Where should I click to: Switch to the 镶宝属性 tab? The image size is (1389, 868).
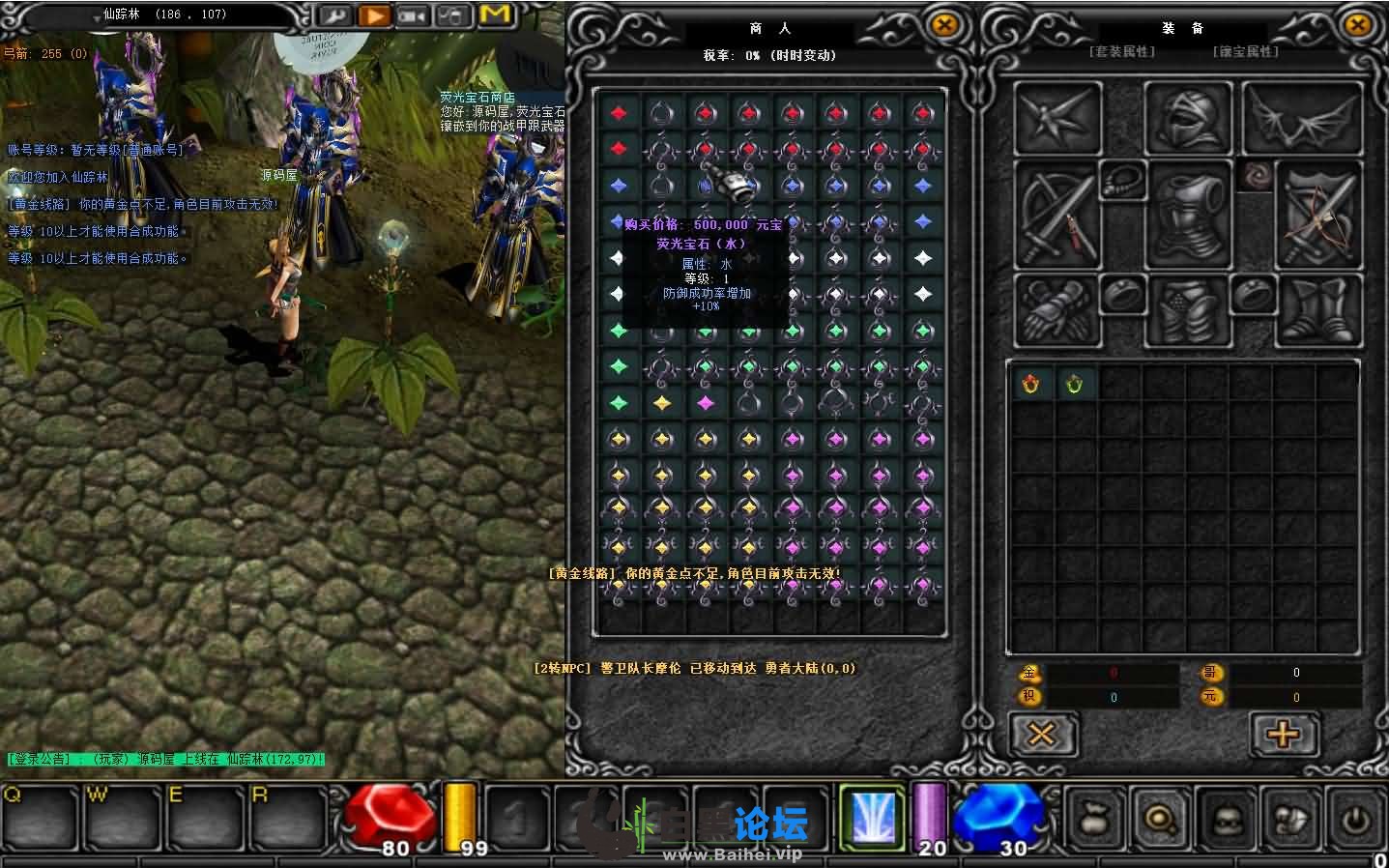point(1246,51)
